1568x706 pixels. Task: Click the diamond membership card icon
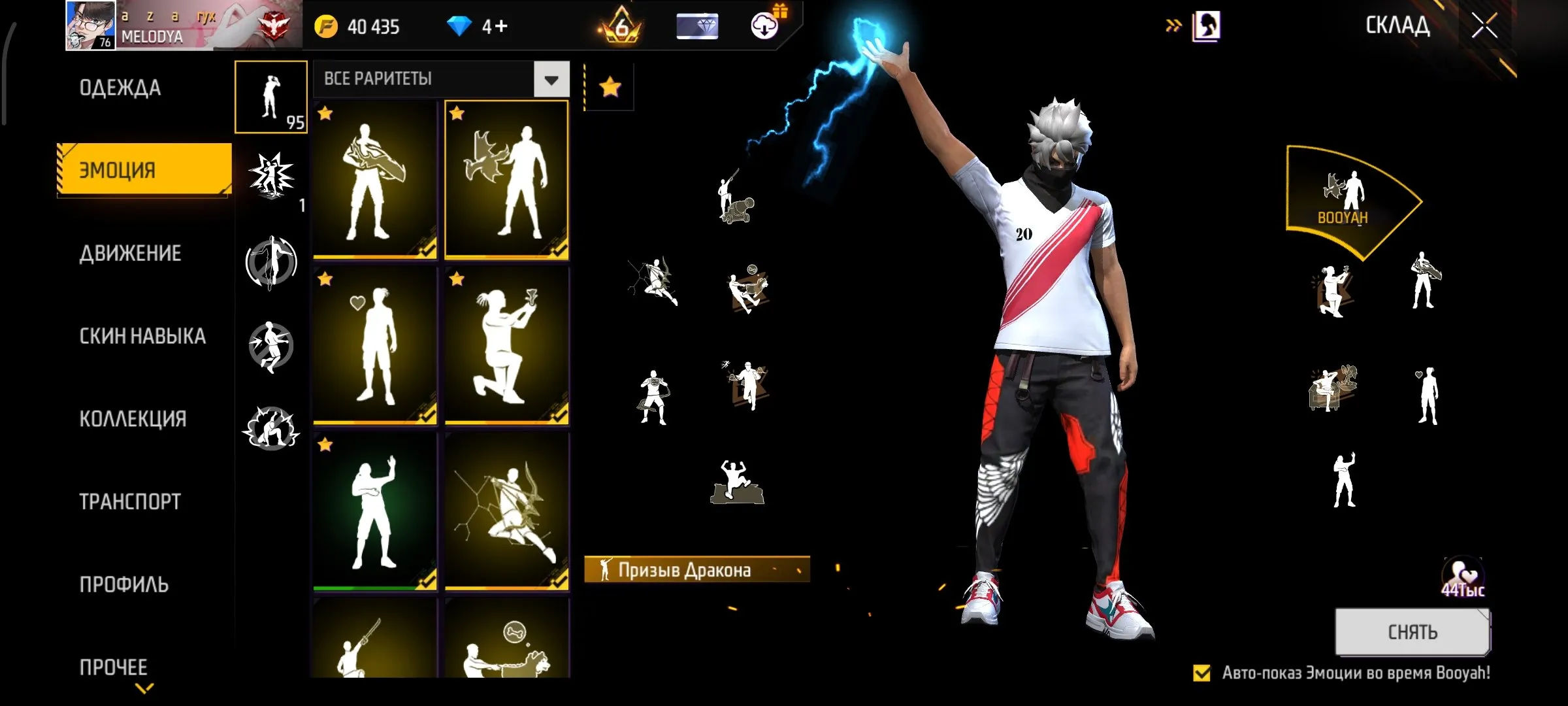click(694, 26)
